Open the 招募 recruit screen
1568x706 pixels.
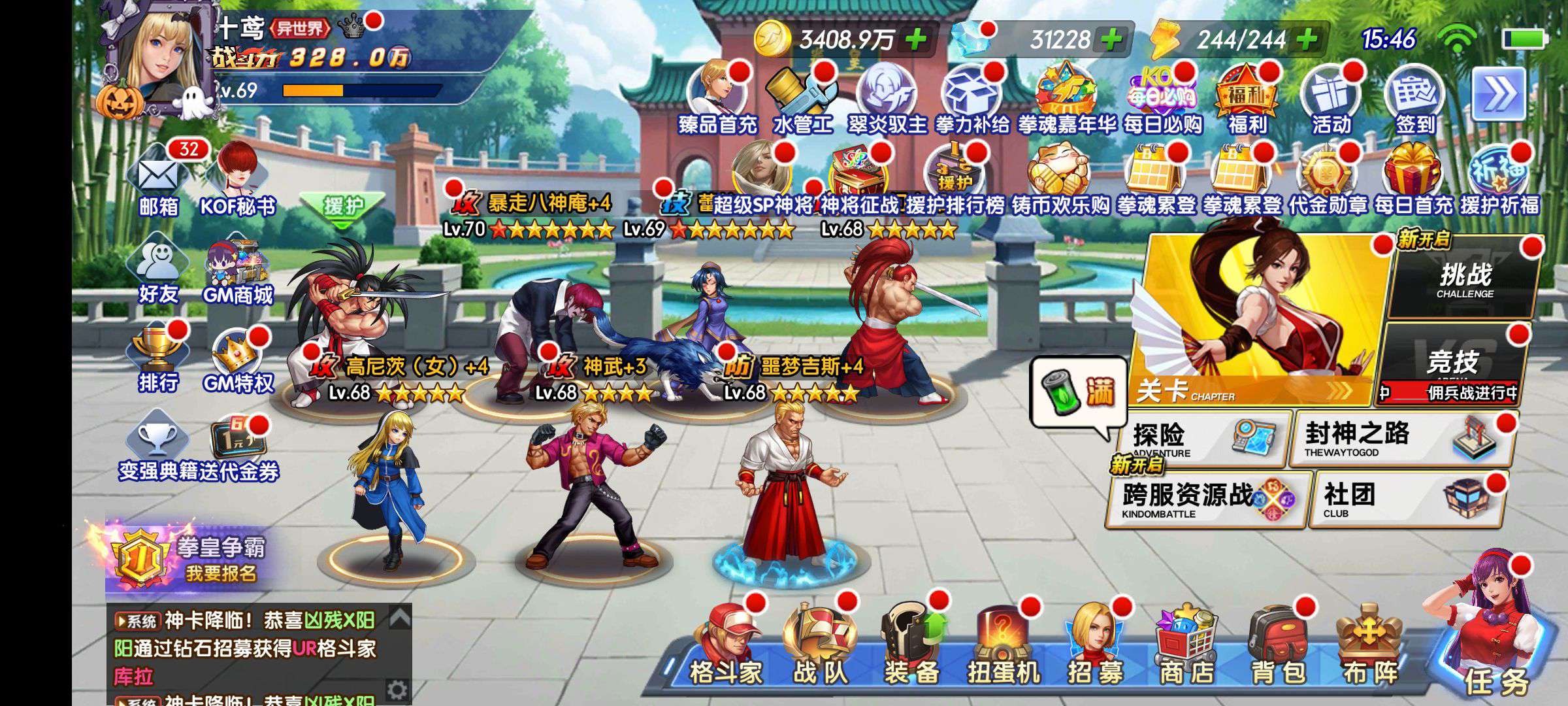coord(1095,647)
